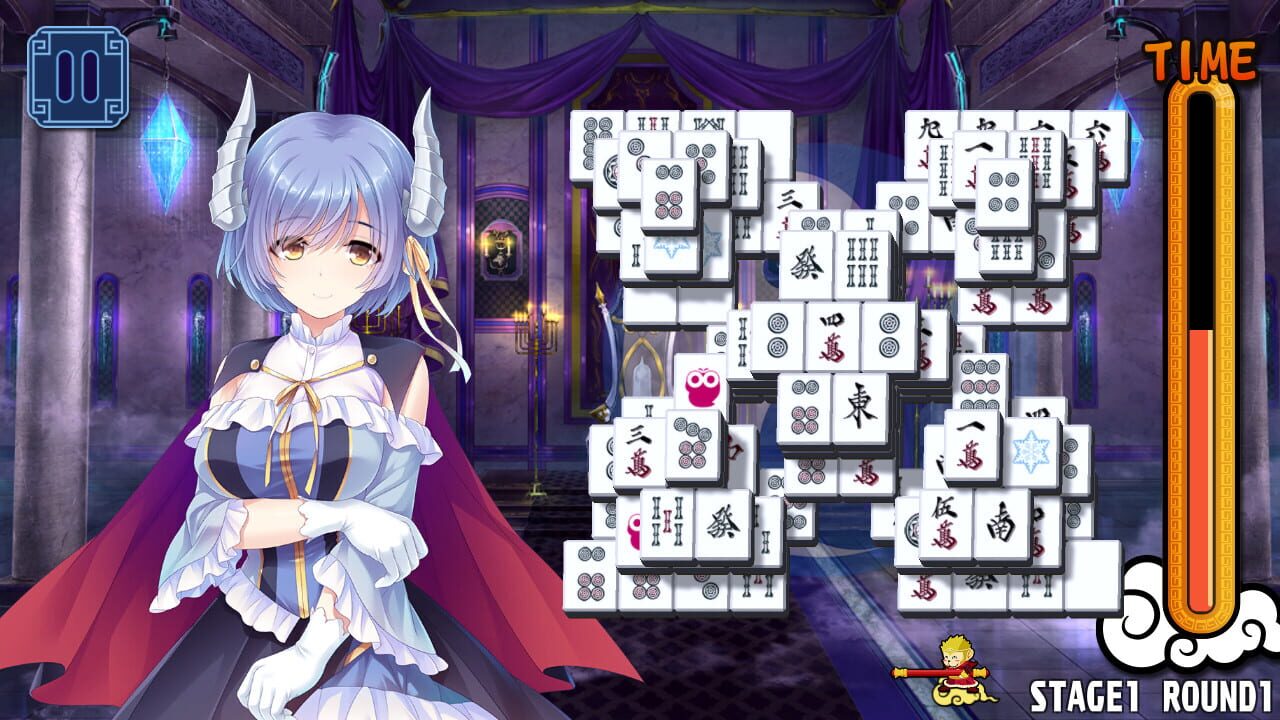Click the TIME heading text
Image resolution: width=1280 pixels, height=720 pixels.
click(x=1203, y=55)
